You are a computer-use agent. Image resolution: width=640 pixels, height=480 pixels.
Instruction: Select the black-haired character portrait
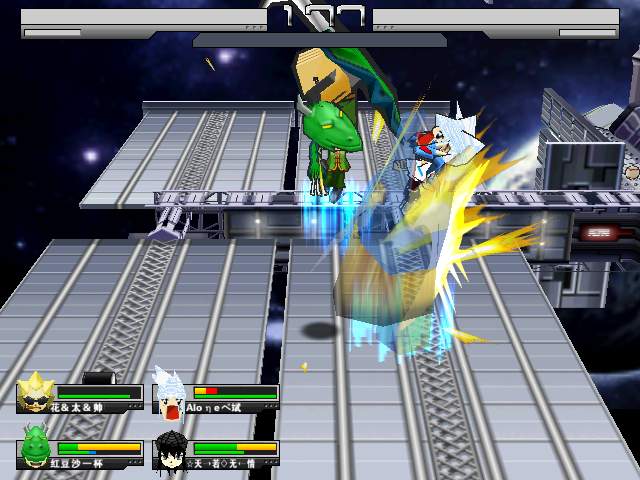coord(171,449)
